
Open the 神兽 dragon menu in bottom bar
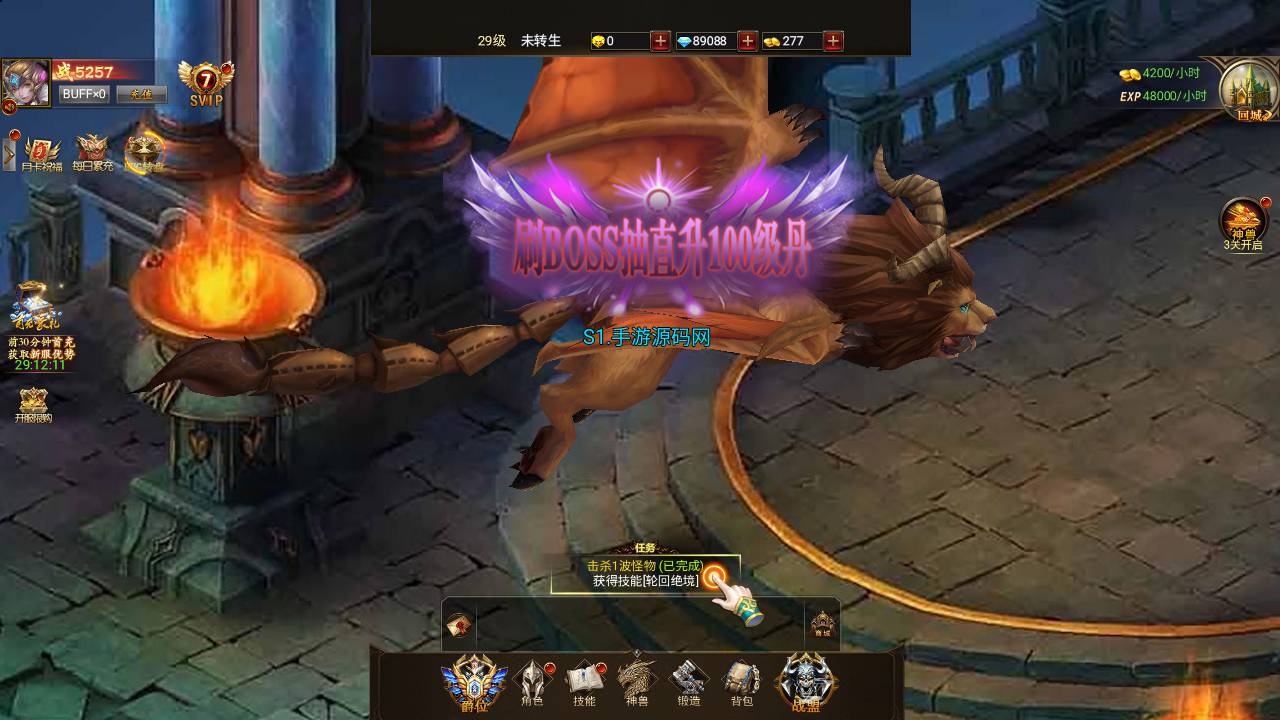(x=637, y=682)
